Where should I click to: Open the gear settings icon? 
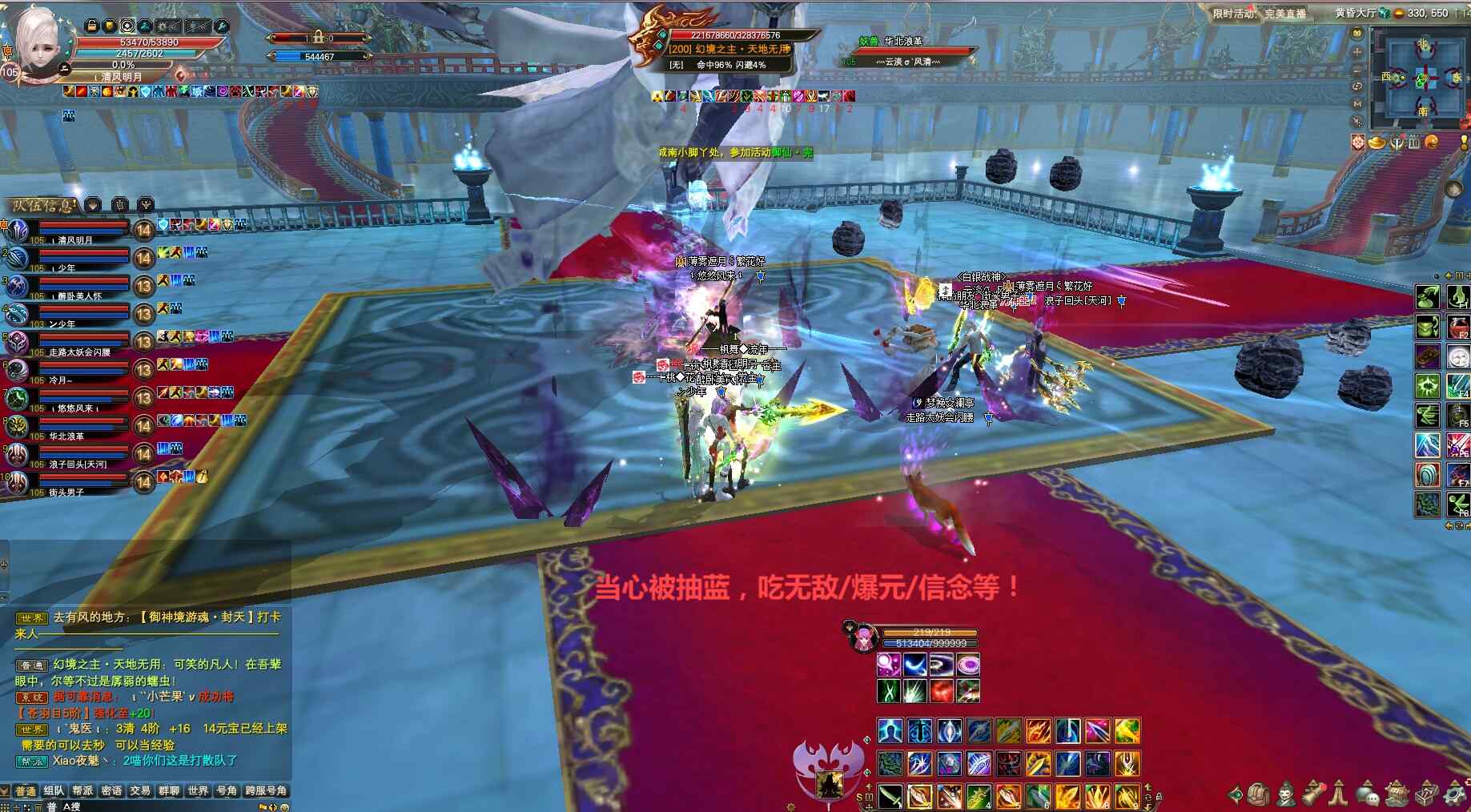1454,794
